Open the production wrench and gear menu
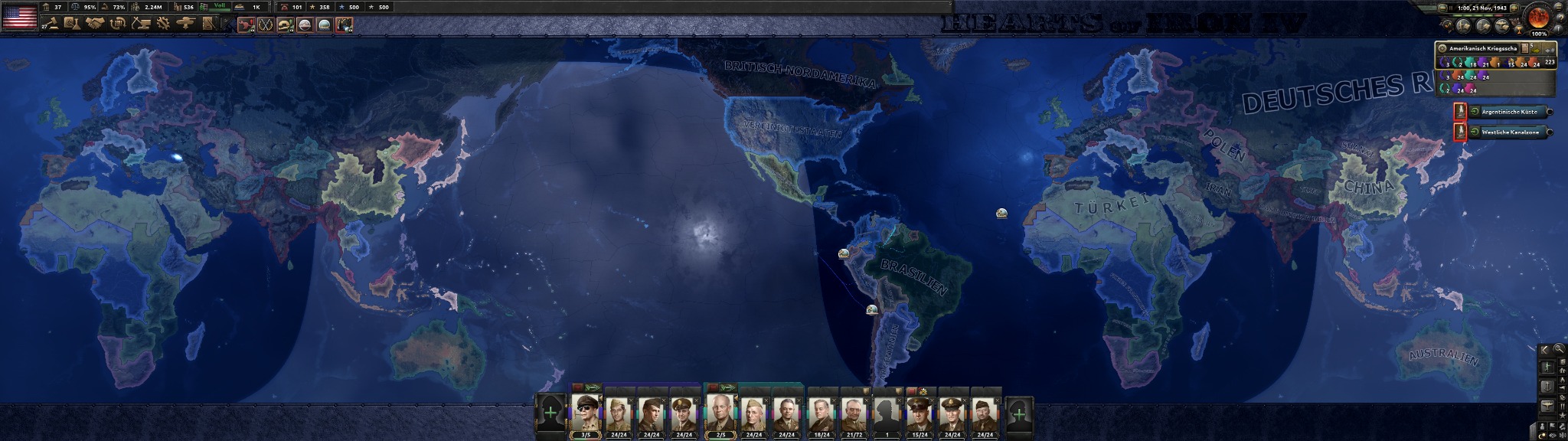This screenshot has width=1568, height=441. tap(162, 24)
